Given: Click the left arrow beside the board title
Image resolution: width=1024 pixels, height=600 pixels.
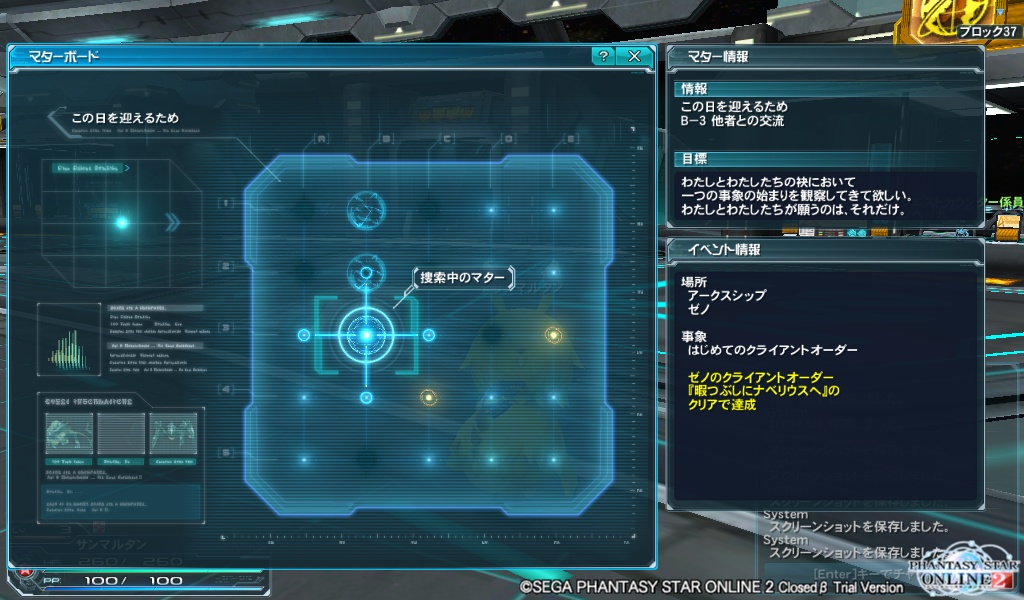Looking at the screenshot, I should click(56, 121).
